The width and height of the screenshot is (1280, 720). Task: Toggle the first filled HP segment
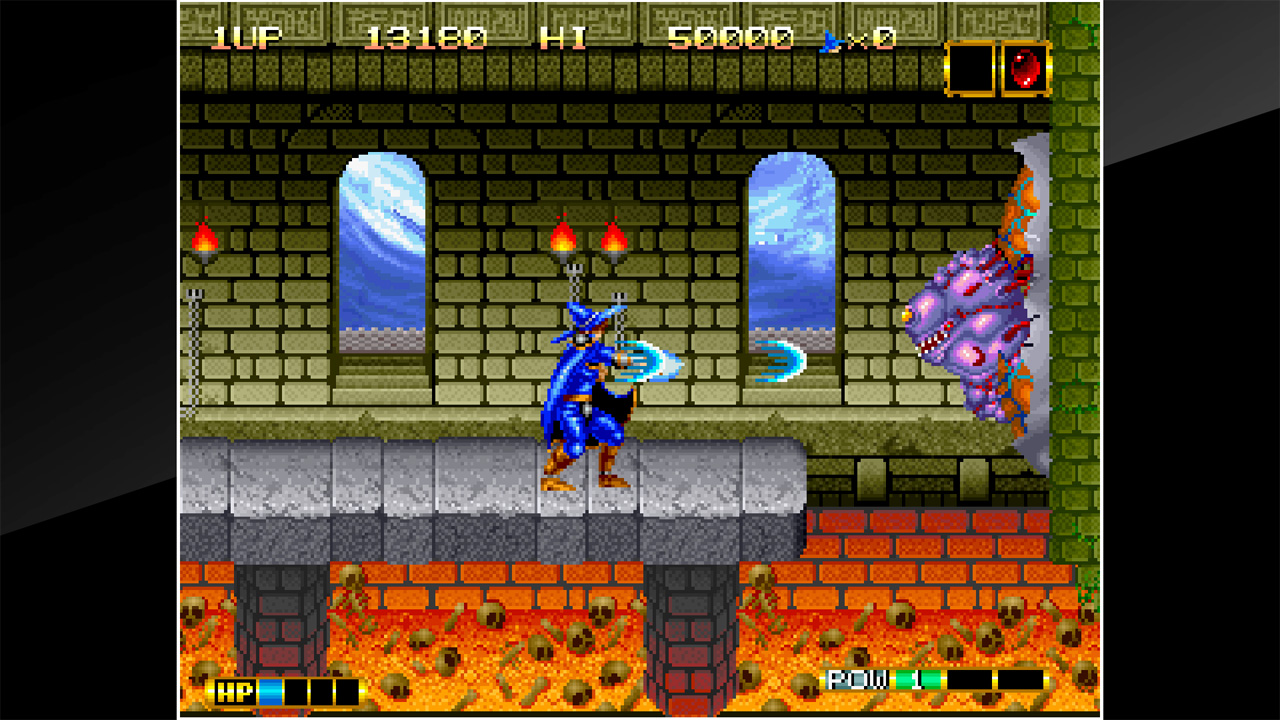point(269,689)
